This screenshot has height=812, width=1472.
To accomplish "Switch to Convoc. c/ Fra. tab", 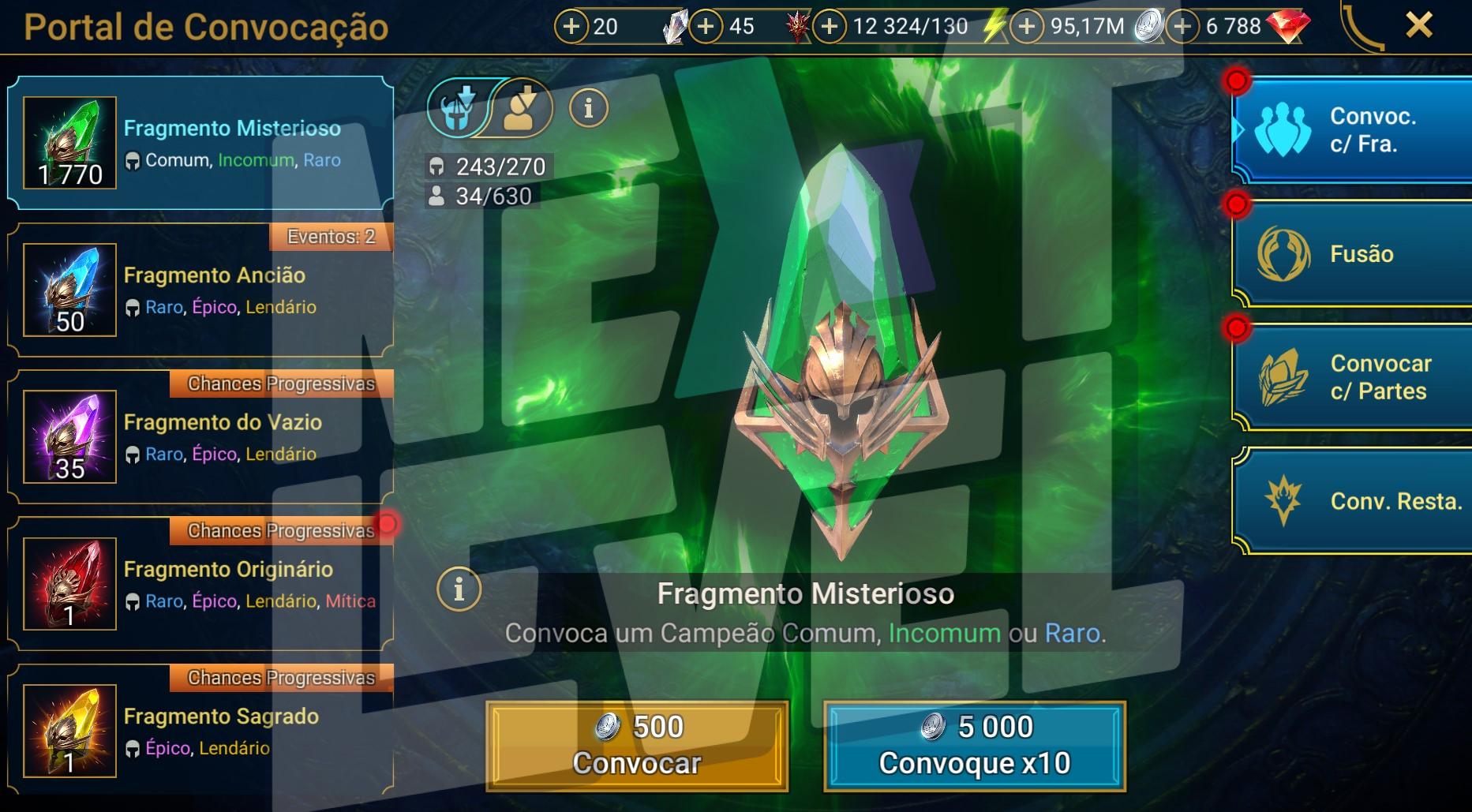I will click(x=1353, y=130).
